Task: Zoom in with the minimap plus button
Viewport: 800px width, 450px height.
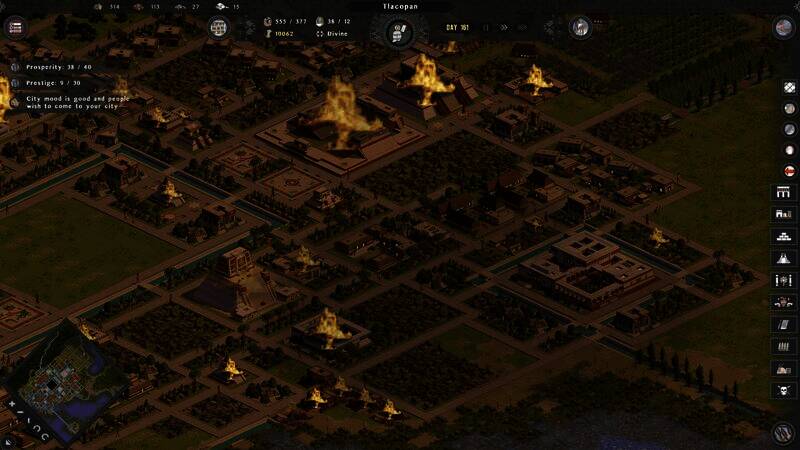Action: point(11,405)
